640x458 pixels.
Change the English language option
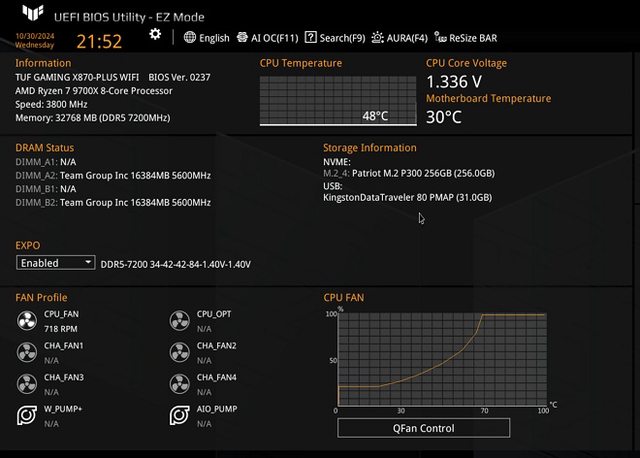[x=207, y=38]
